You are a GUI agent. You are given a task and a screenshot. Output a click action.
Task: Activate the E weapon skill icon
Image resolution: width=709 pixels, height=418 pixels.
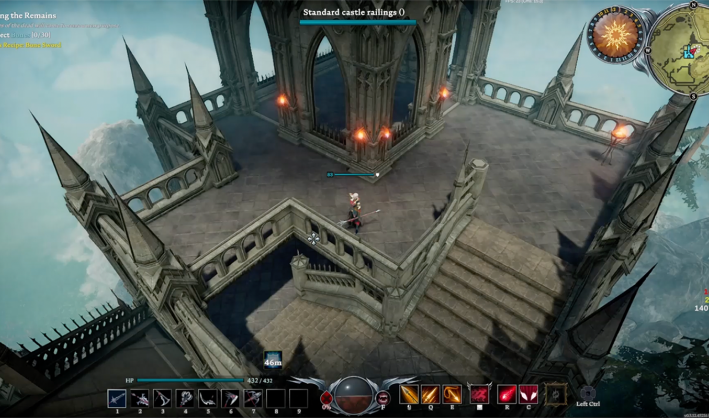point(452,394)
